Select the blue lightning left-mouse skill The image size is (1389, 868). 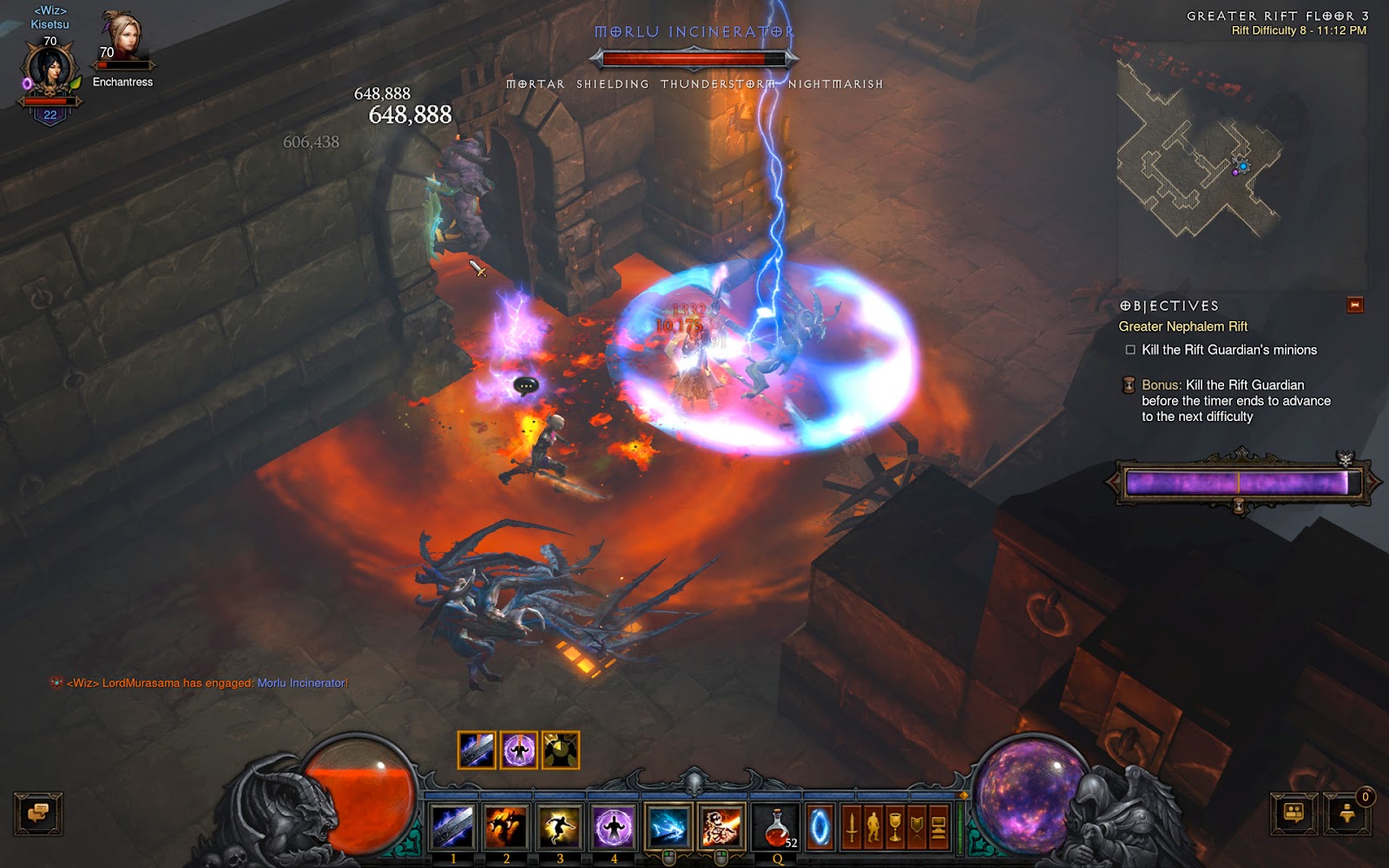[668, 825]
